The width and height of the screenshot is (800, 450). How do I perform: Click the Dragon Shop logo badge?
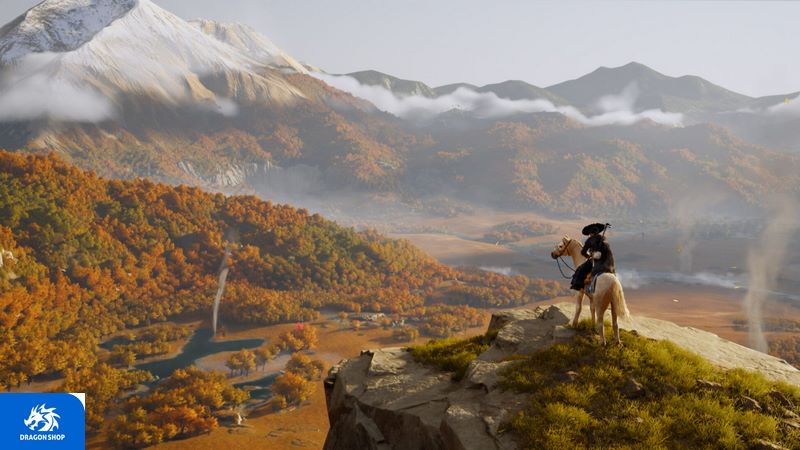41,421
